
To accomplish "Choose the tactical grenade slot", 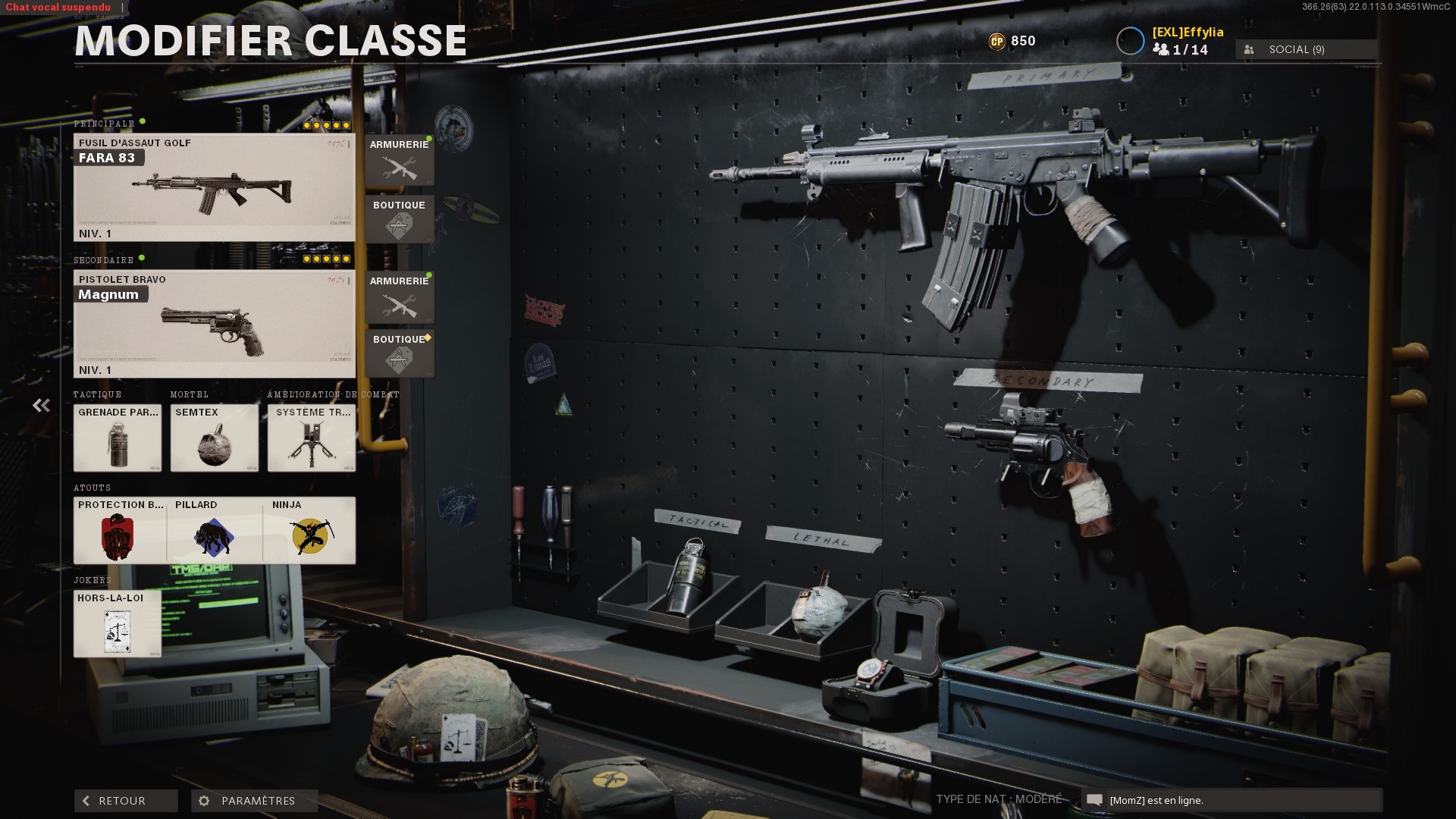I will click(118, 438).
